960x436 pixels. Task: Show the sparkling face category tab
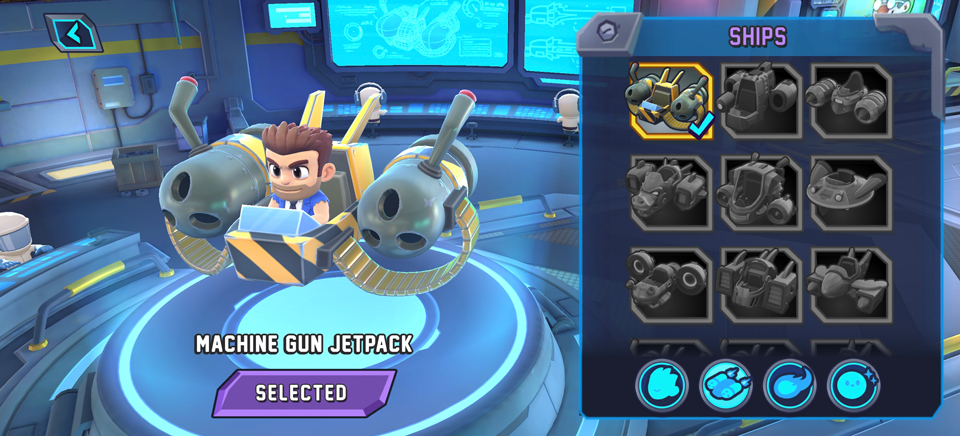[x=853, y=385]
